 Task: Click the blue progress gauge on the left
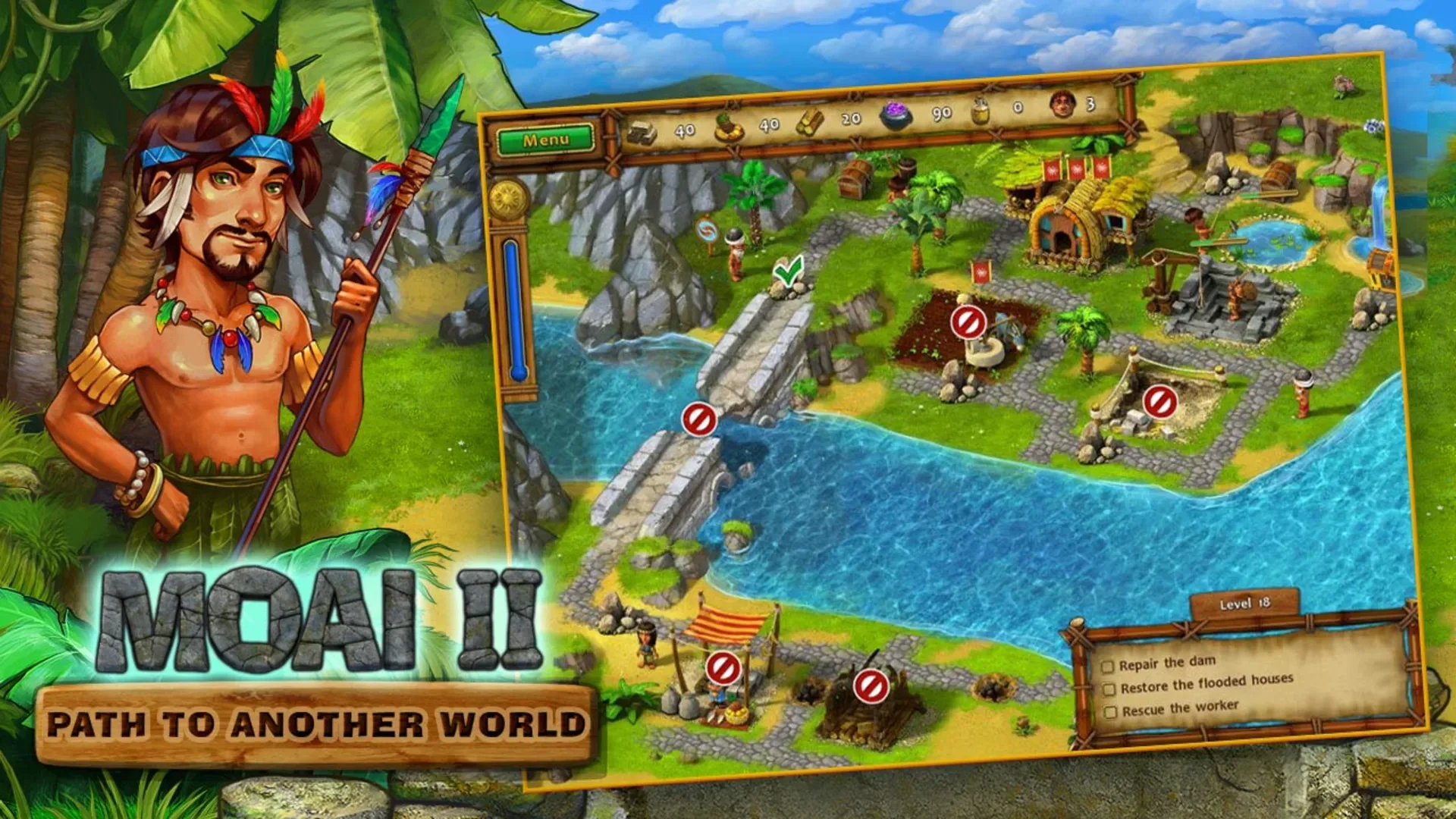[509, 303]
